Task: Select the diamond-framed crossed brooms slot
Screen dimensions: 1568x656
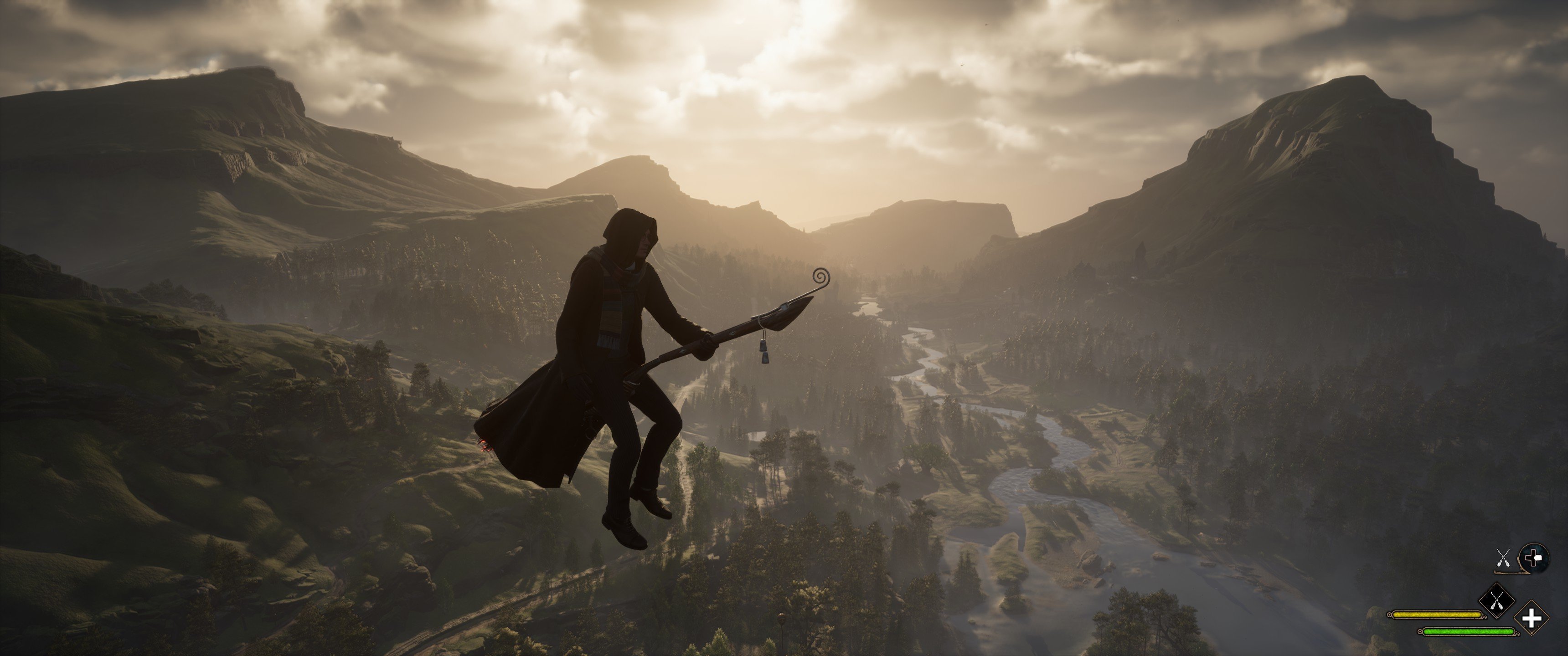Action: point(1497,600)
